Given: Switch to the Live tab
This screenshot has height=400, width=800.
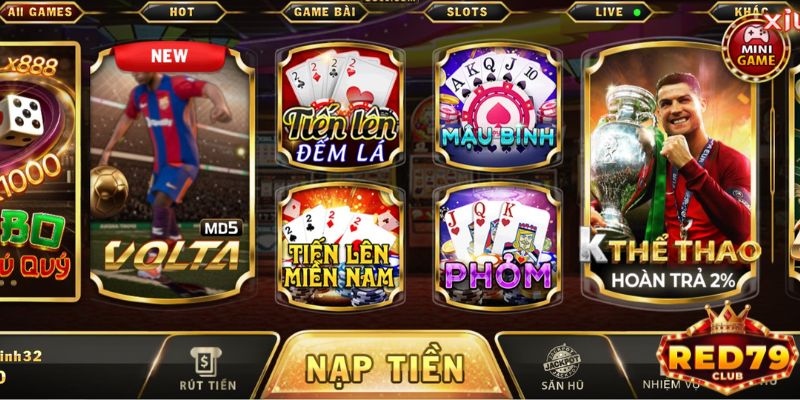Looking at the screenshot, I should [610, 12].
